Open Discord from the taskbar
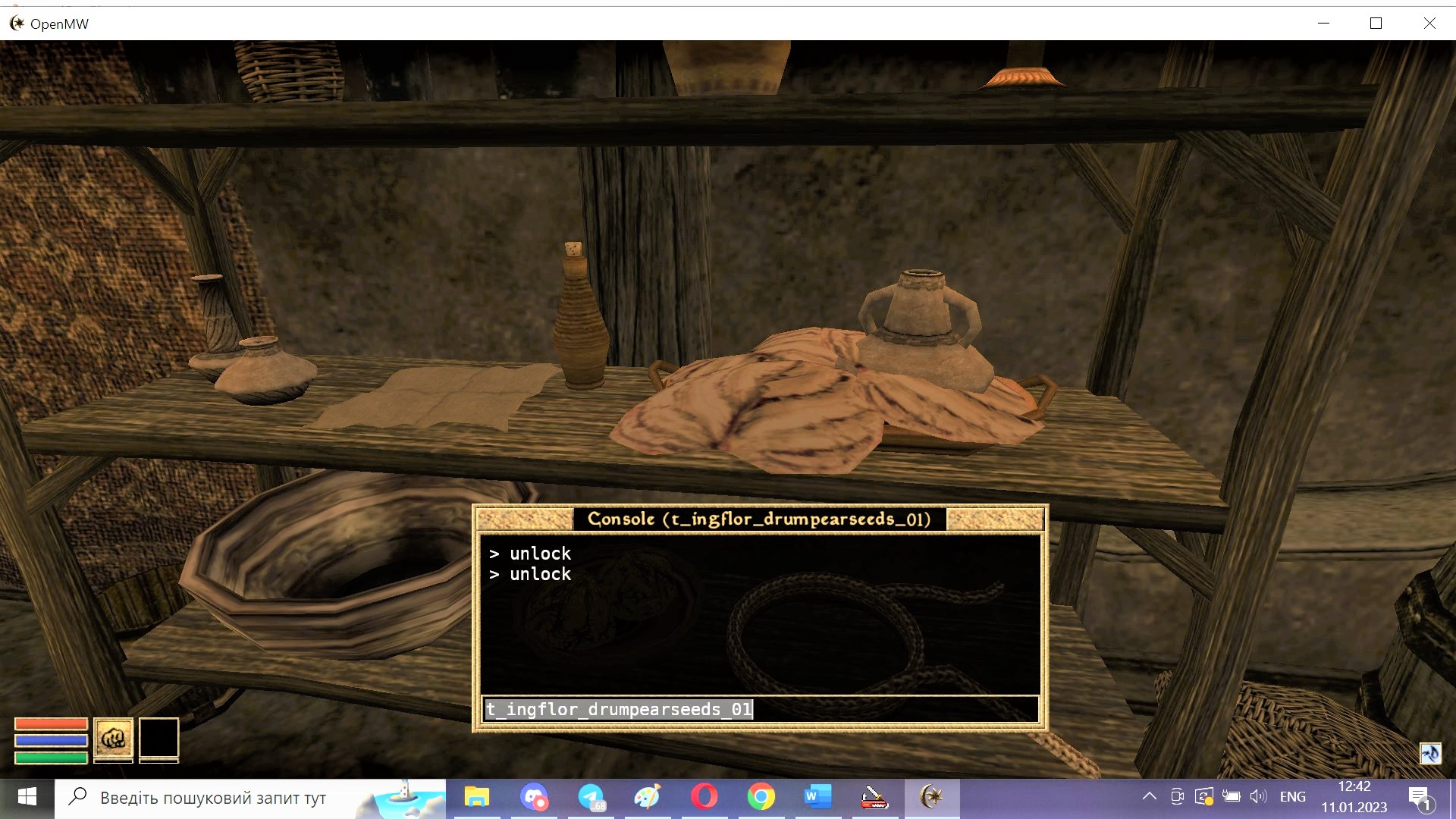The image size is (1456, 819). point(535,797)
